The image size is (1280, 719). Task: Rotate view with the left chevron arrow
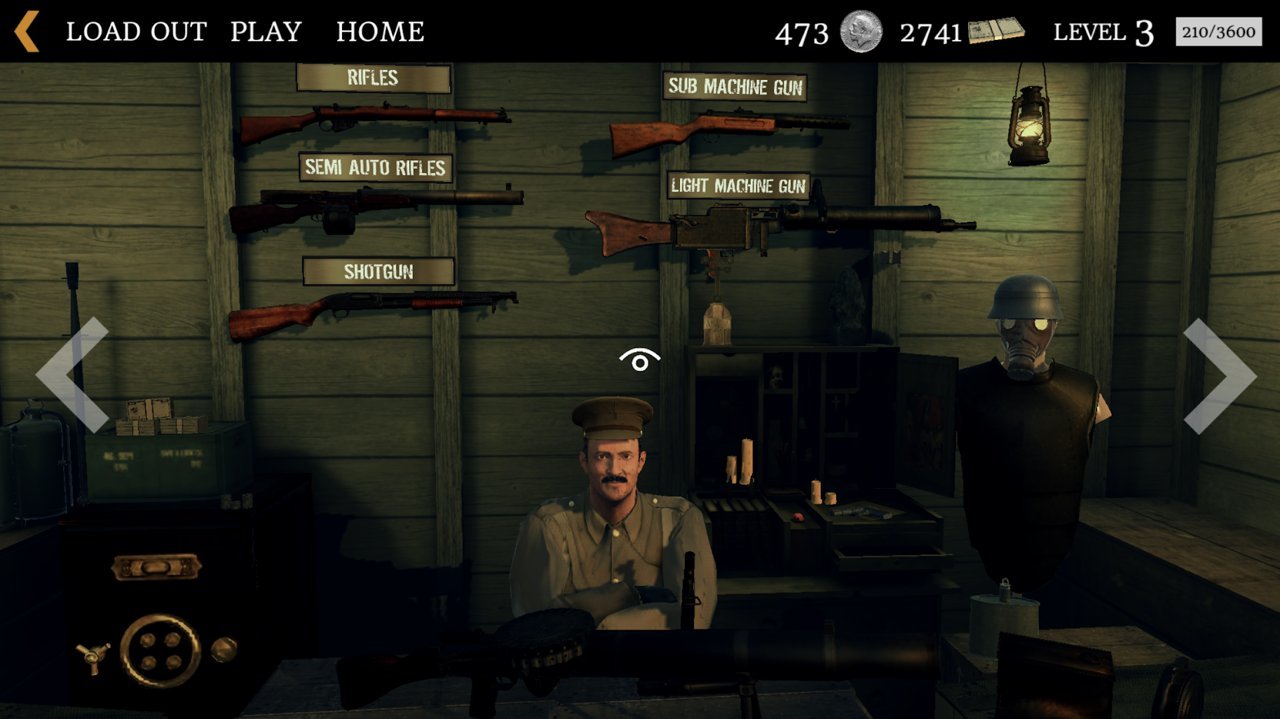[72, 375]
